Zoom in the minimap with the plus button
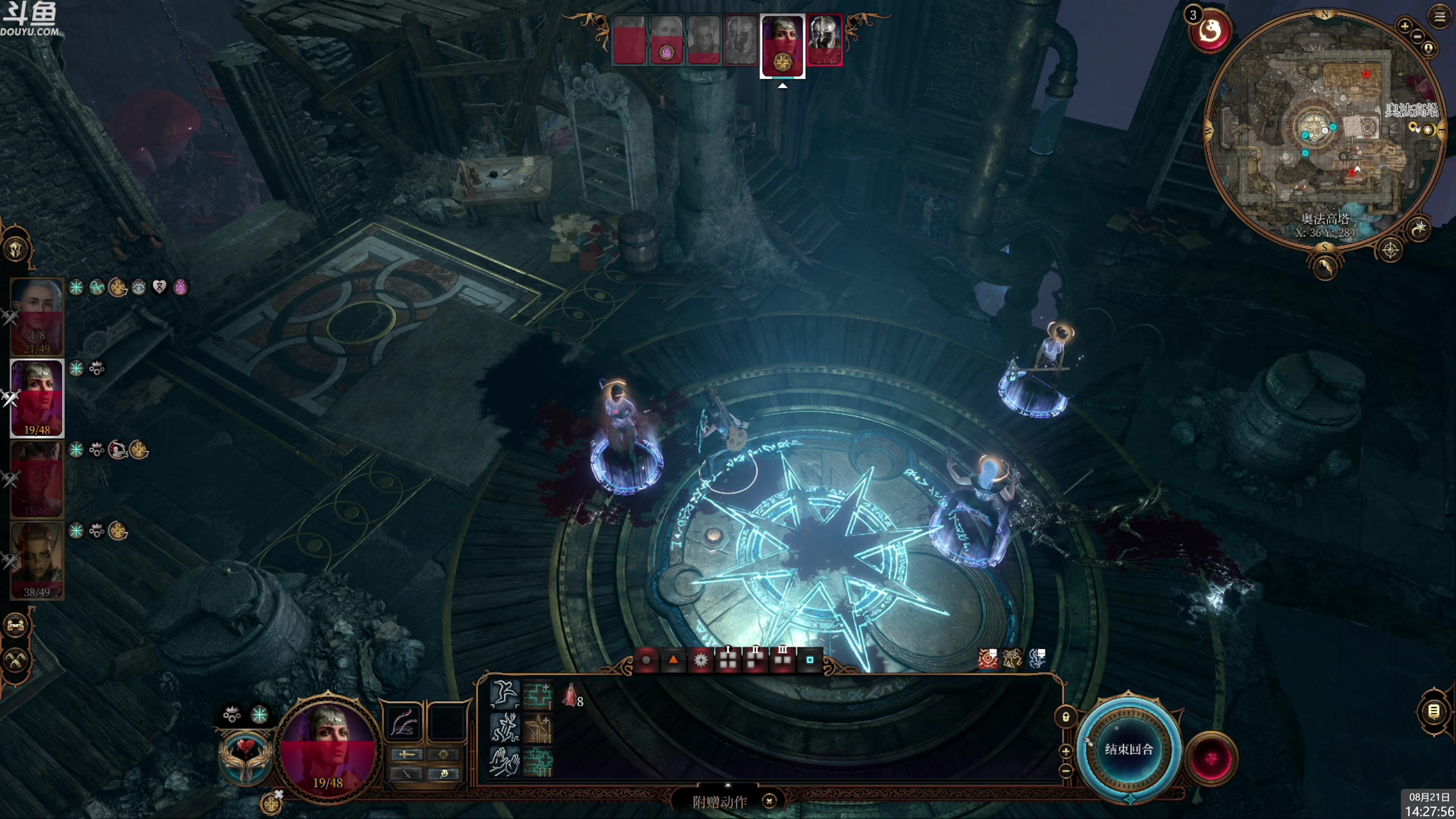 point(1404,26)
